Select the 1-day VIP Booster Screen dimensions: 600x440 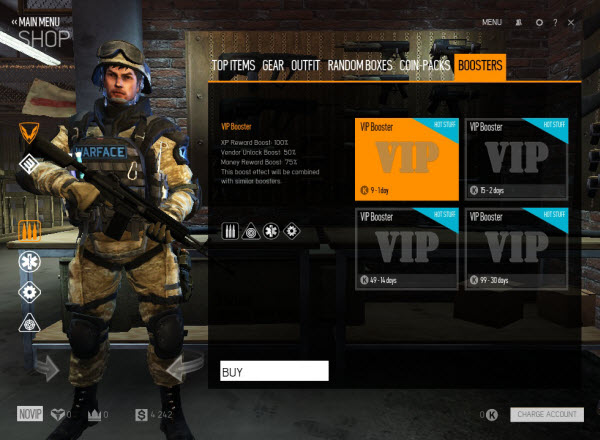405,157
